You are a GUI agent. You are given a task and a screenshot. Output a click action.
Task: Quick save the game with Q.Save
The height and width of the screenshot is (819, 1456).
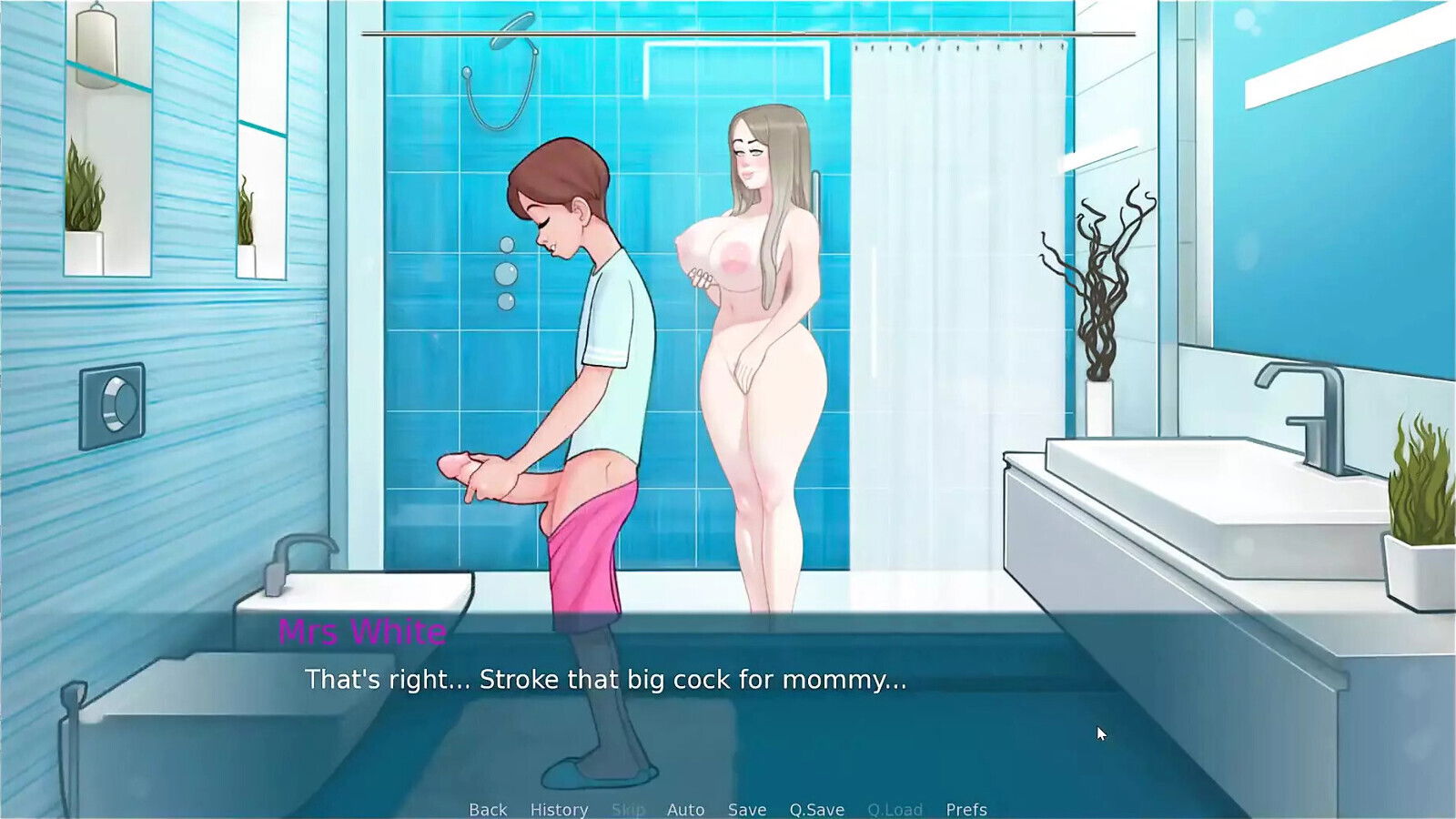[x=816, y=809]
